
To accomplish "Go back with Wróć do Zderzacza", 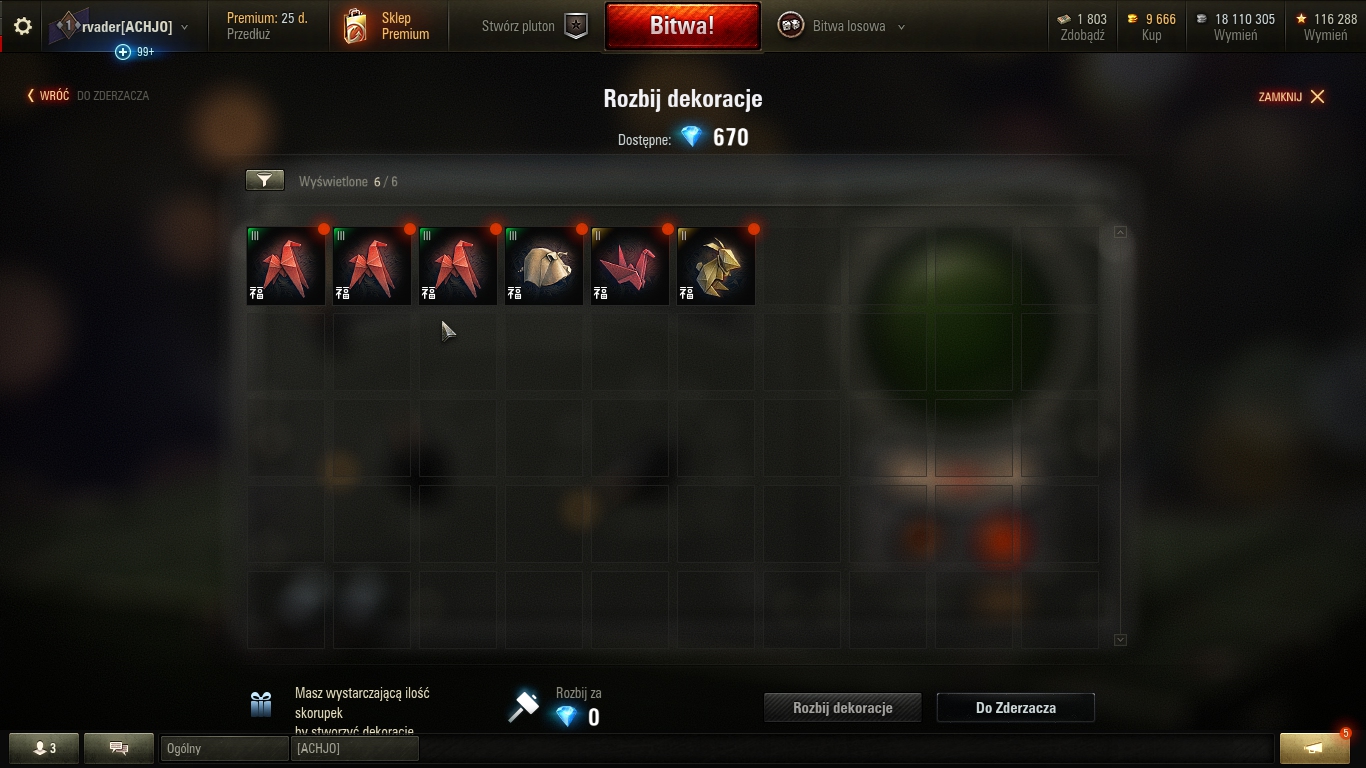I will 88,96.
